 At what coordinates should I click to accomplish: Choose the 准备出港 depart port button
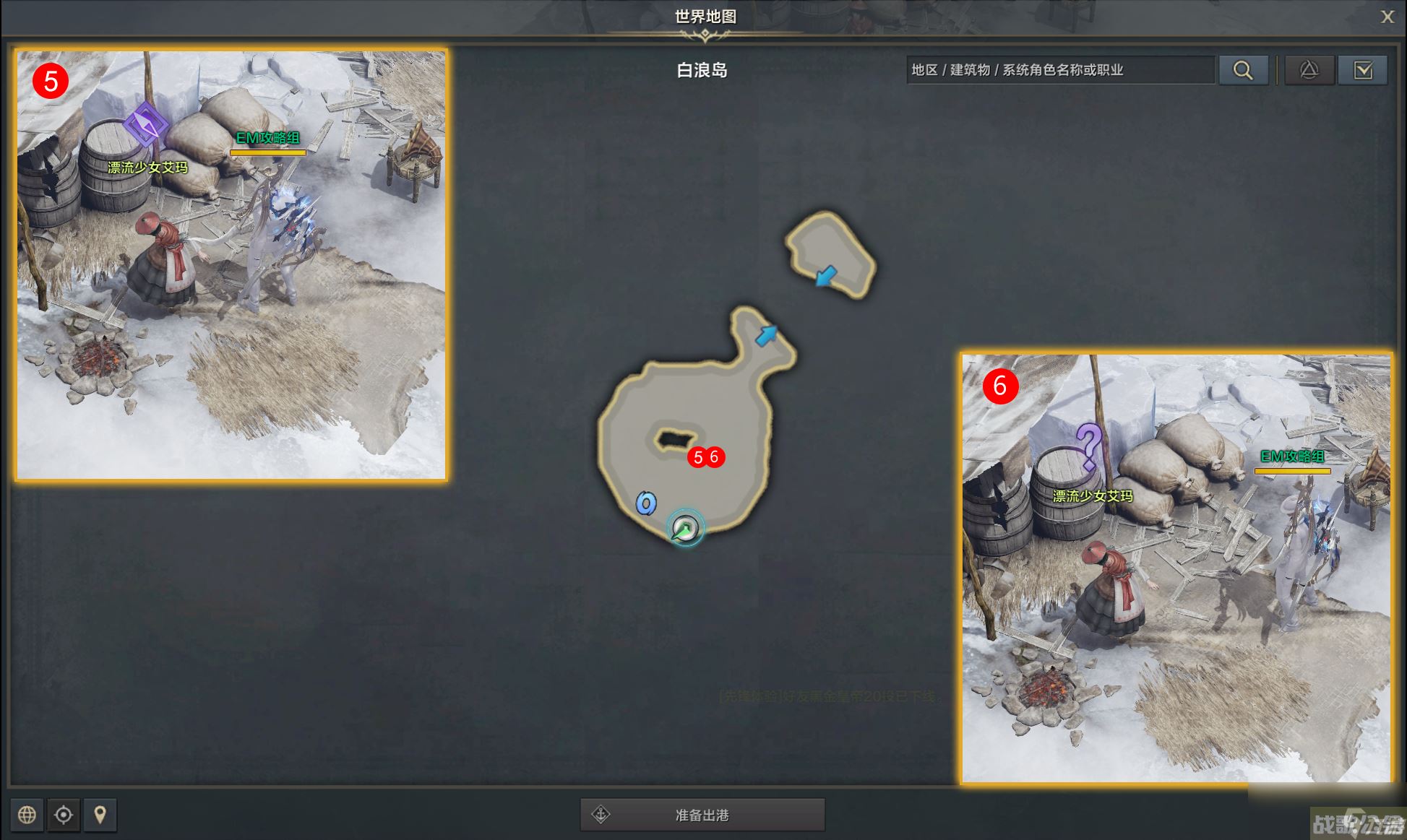pyautogui.click(x=702, y=815)
